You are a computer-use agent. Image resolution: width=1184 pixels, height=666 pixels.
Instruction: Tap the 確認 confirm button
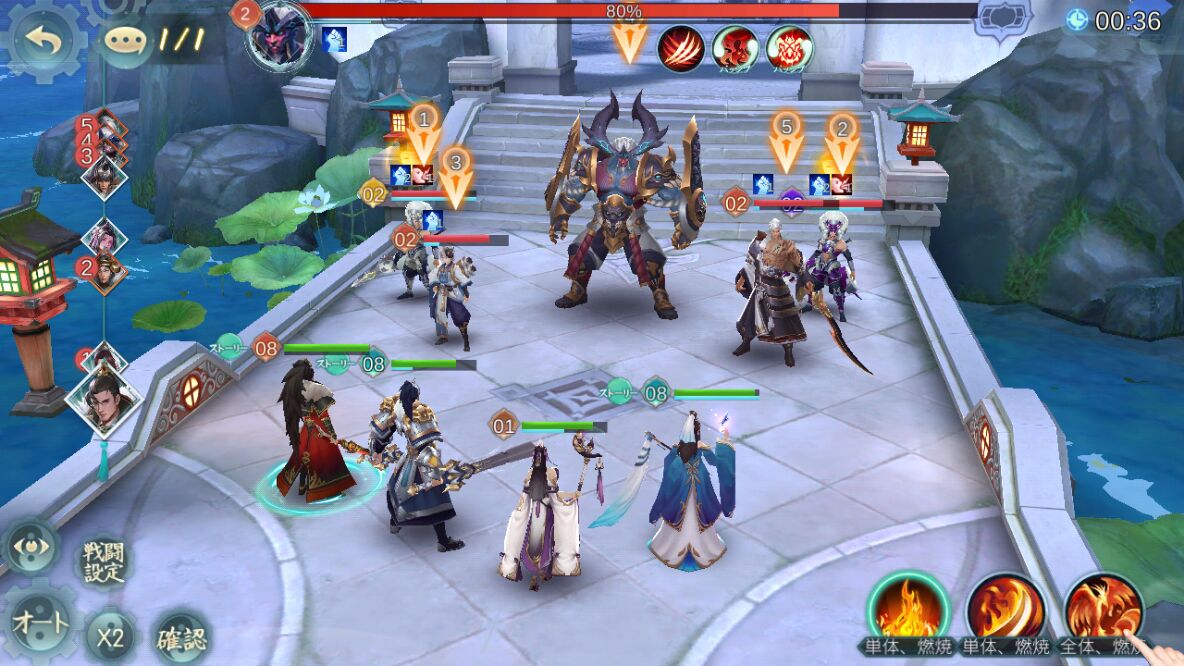click(182, 636)
